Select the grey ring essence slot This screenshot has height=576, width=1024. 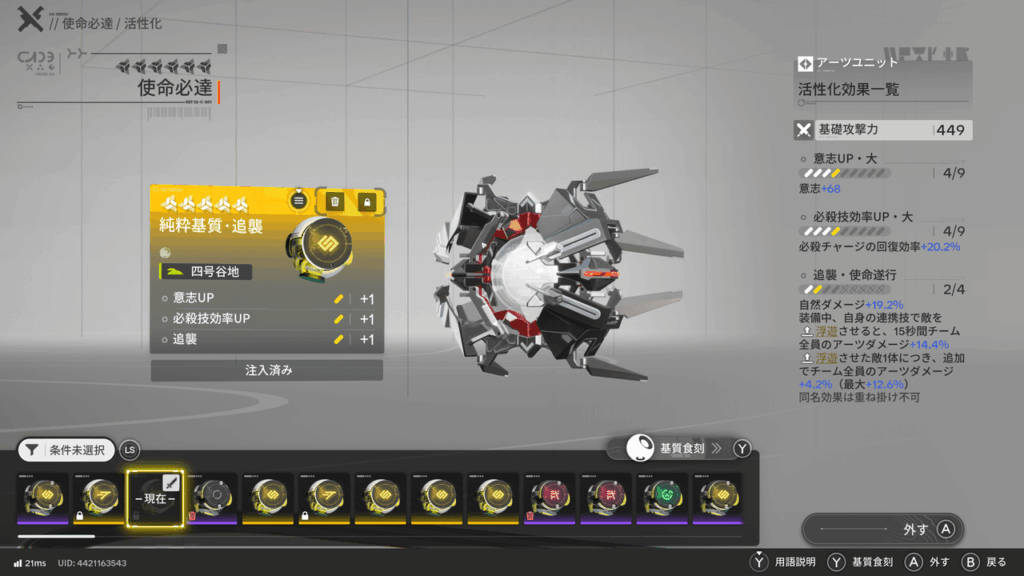[x=213, y=498]
